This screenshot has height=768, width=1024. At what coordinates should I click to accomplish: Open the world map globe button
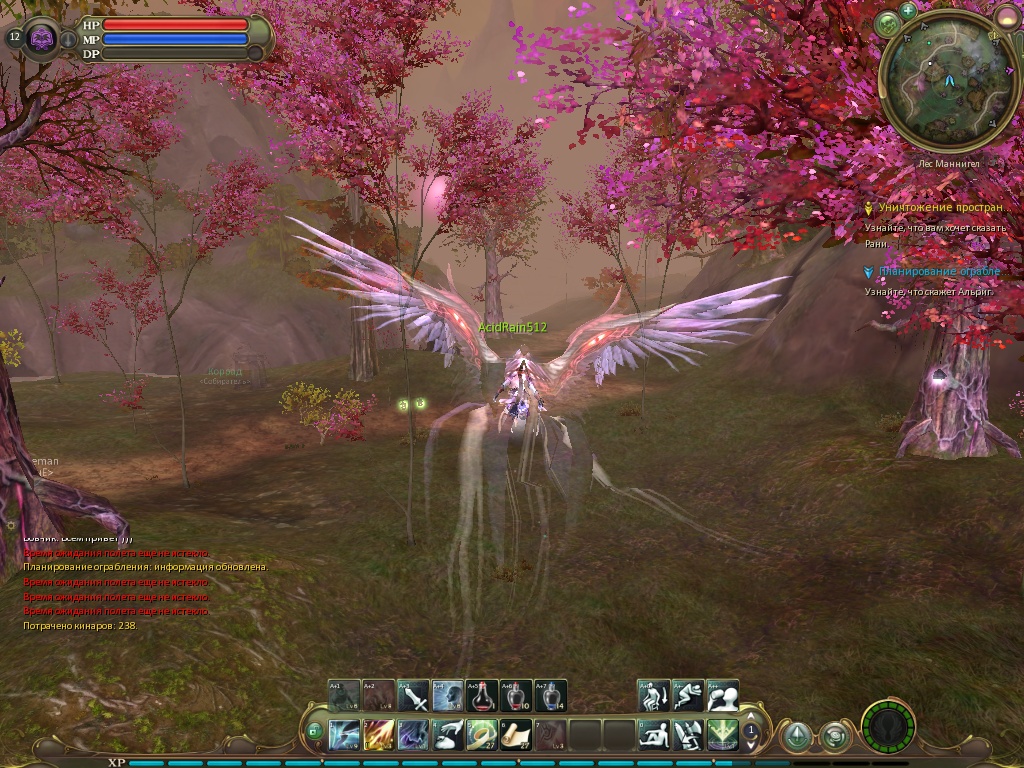tap(886, 24)
